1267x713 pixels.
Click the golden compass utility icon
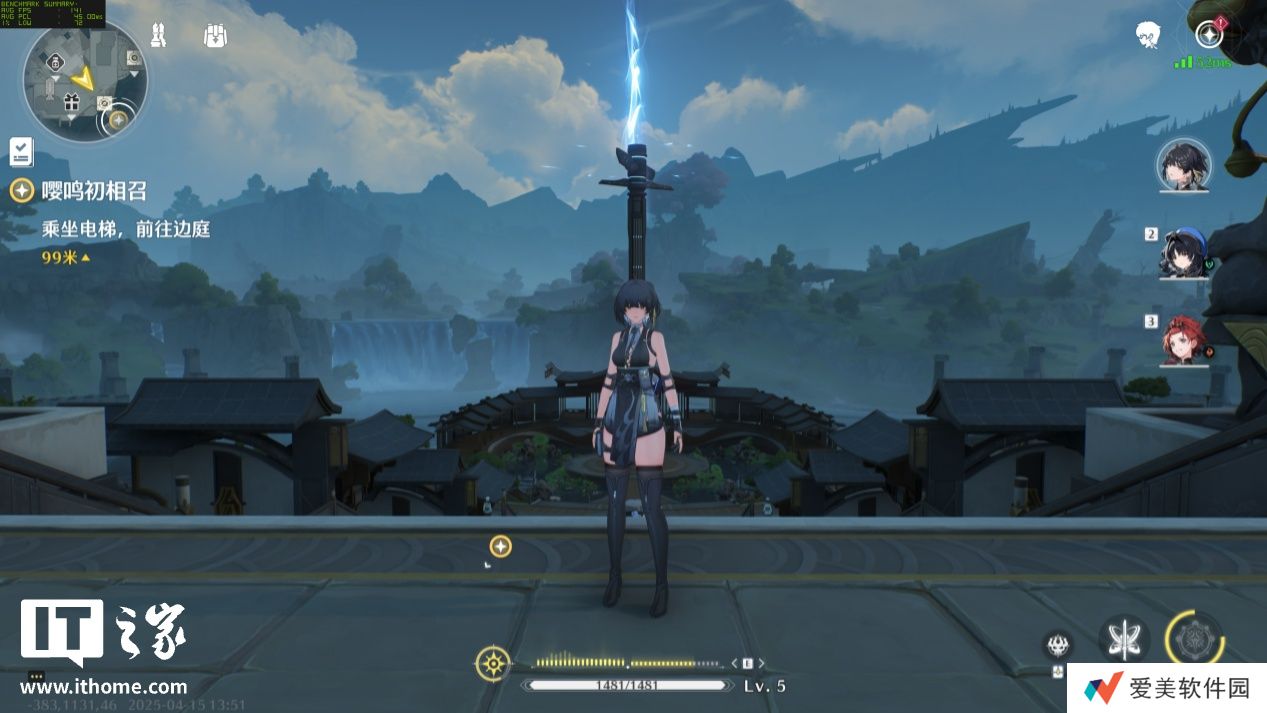492,663
